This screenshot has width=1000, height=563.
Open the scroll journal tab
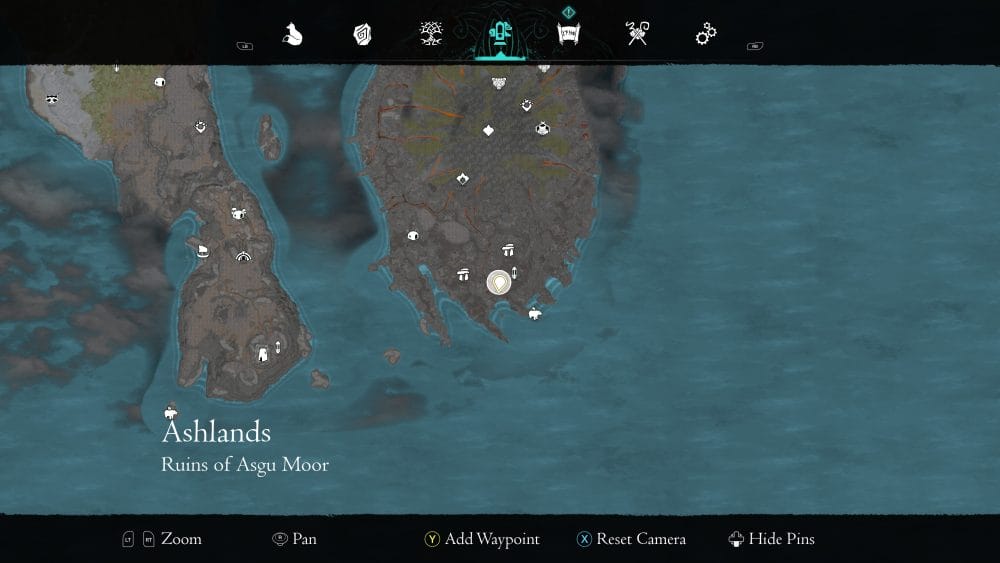click(569, 35)
